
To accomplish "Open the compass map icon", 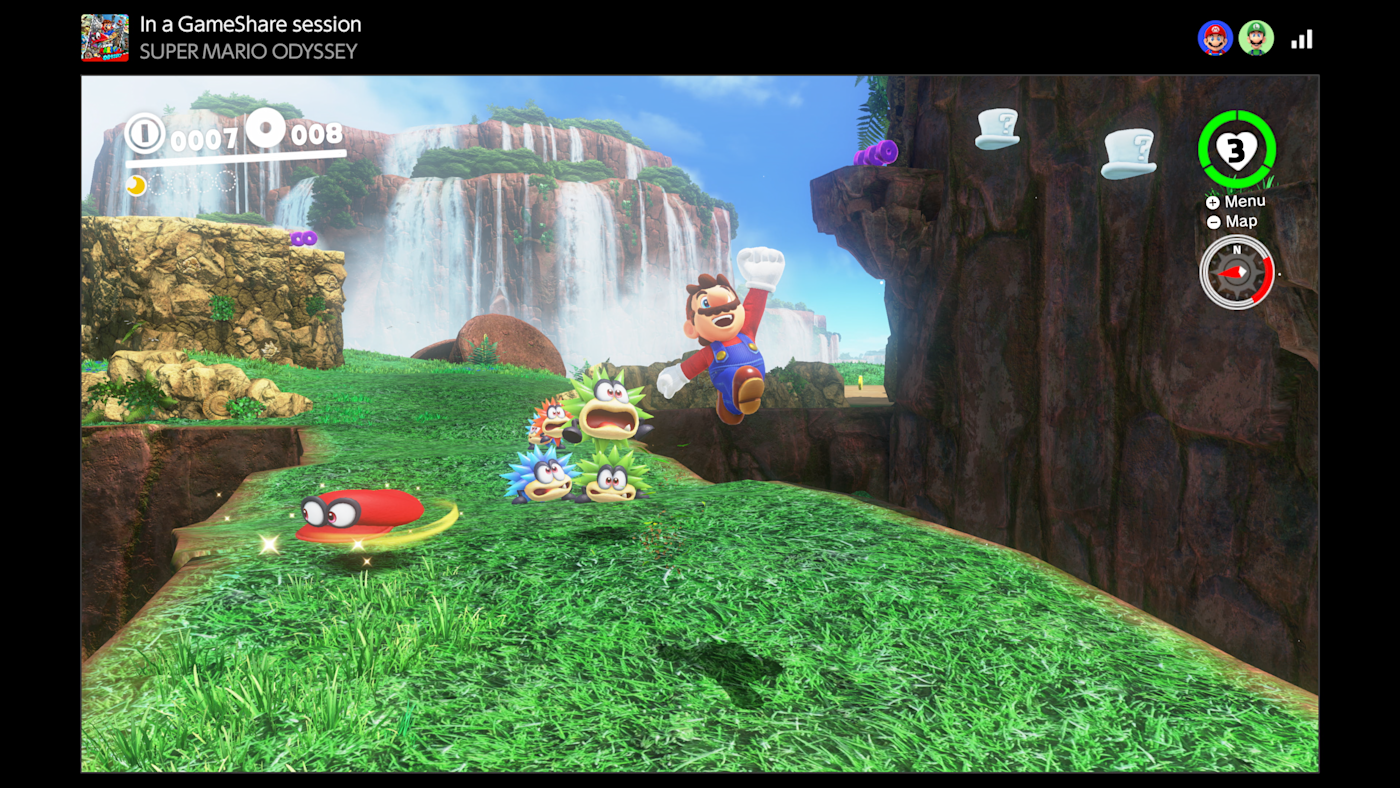I will 1237,271.
